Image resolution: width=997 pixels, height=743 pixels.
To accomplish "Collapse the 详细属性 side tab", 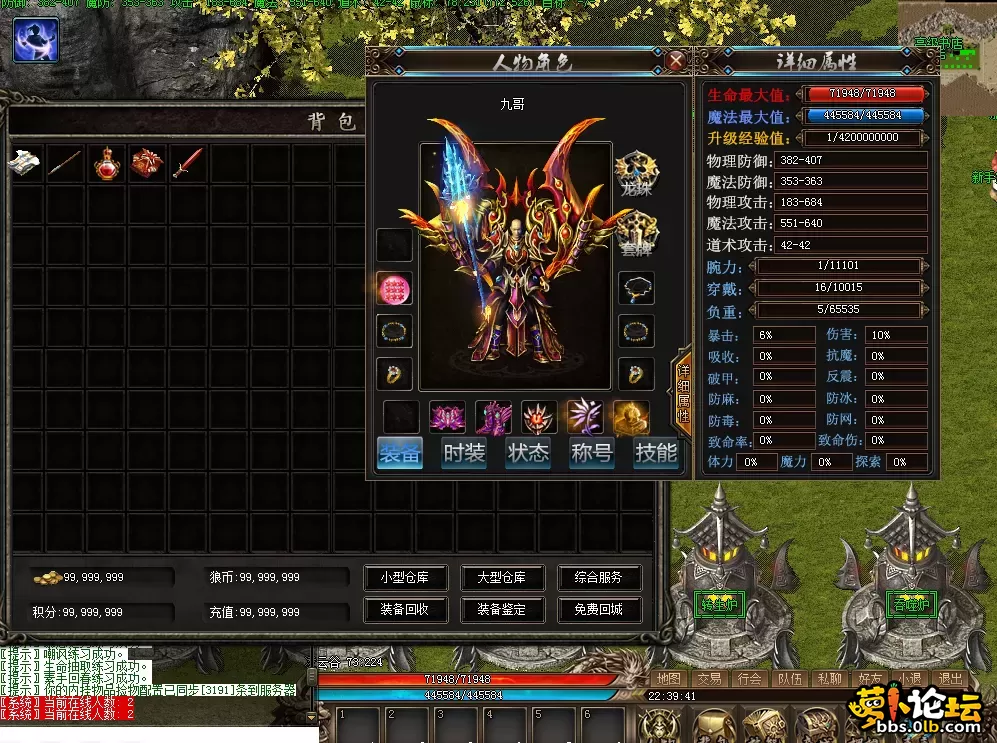I will [x=684, y=390].
